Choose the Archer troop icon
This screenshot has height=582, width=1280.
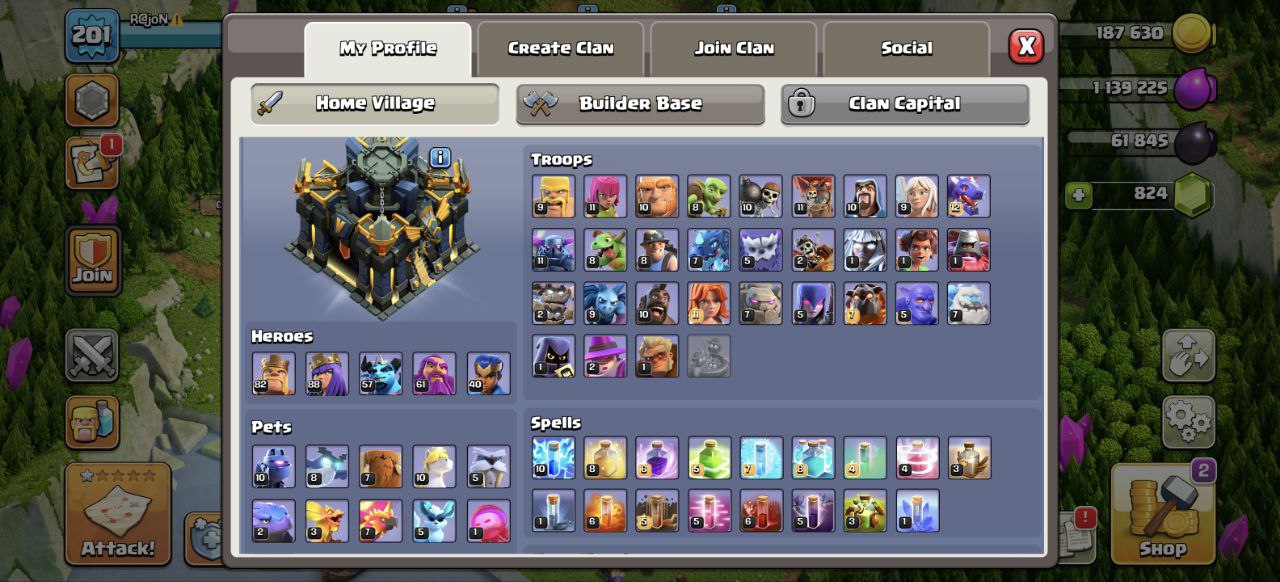tap(605, 196)
